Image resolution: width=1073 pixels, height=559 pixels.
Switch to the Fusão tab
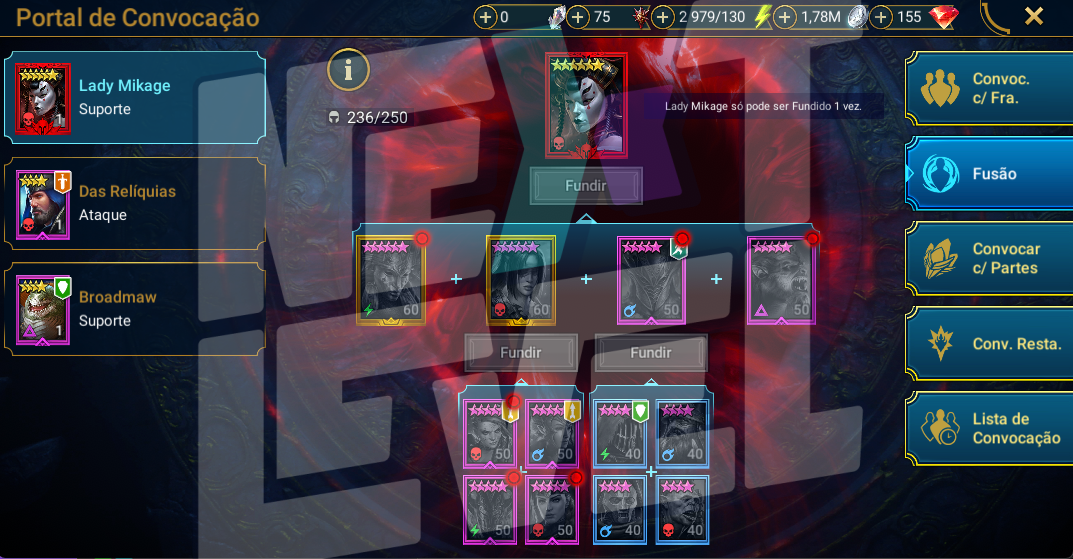[x=990, y=174]
